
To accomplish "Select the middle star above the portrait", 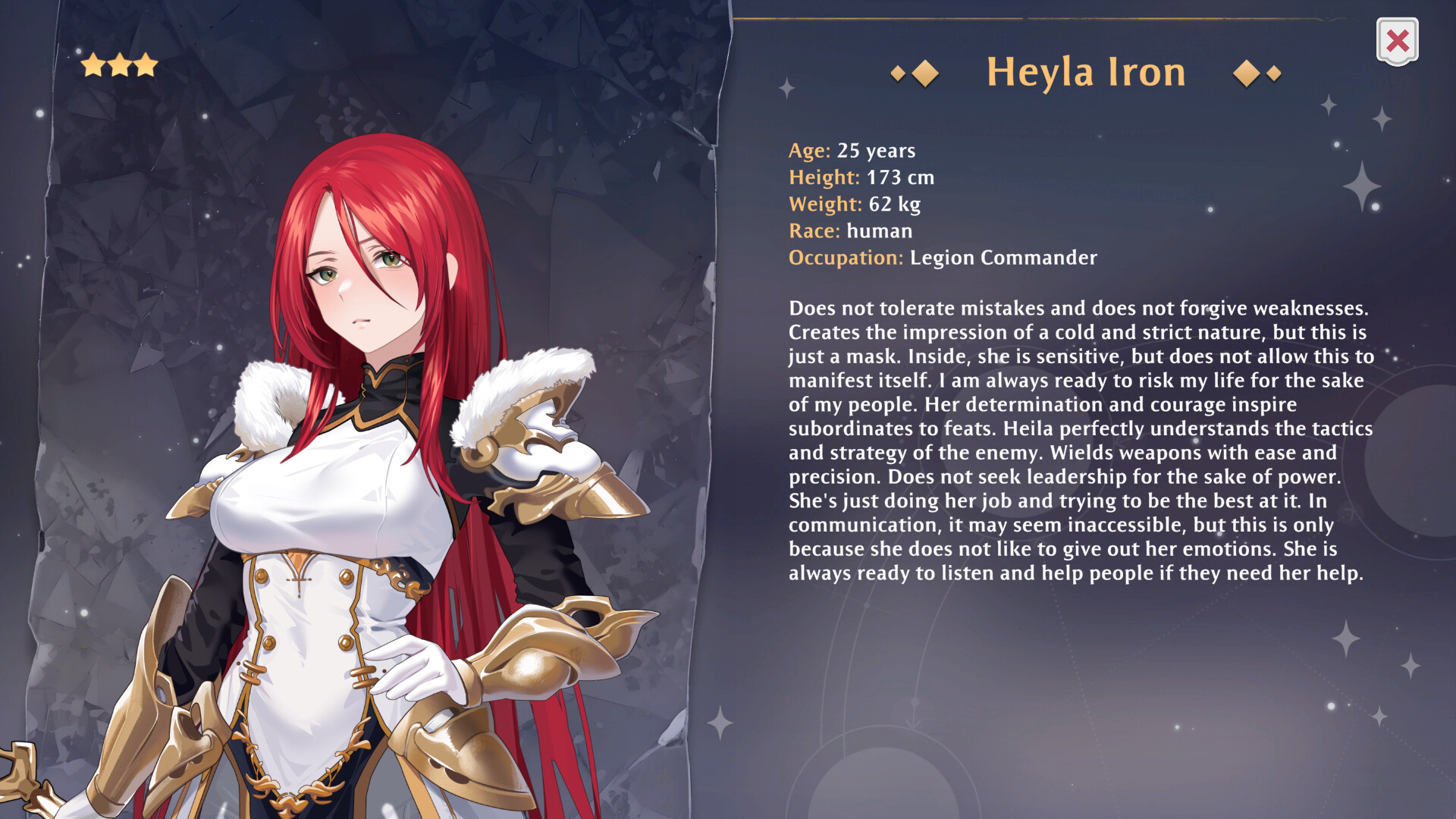I will [x=121, y=64].
